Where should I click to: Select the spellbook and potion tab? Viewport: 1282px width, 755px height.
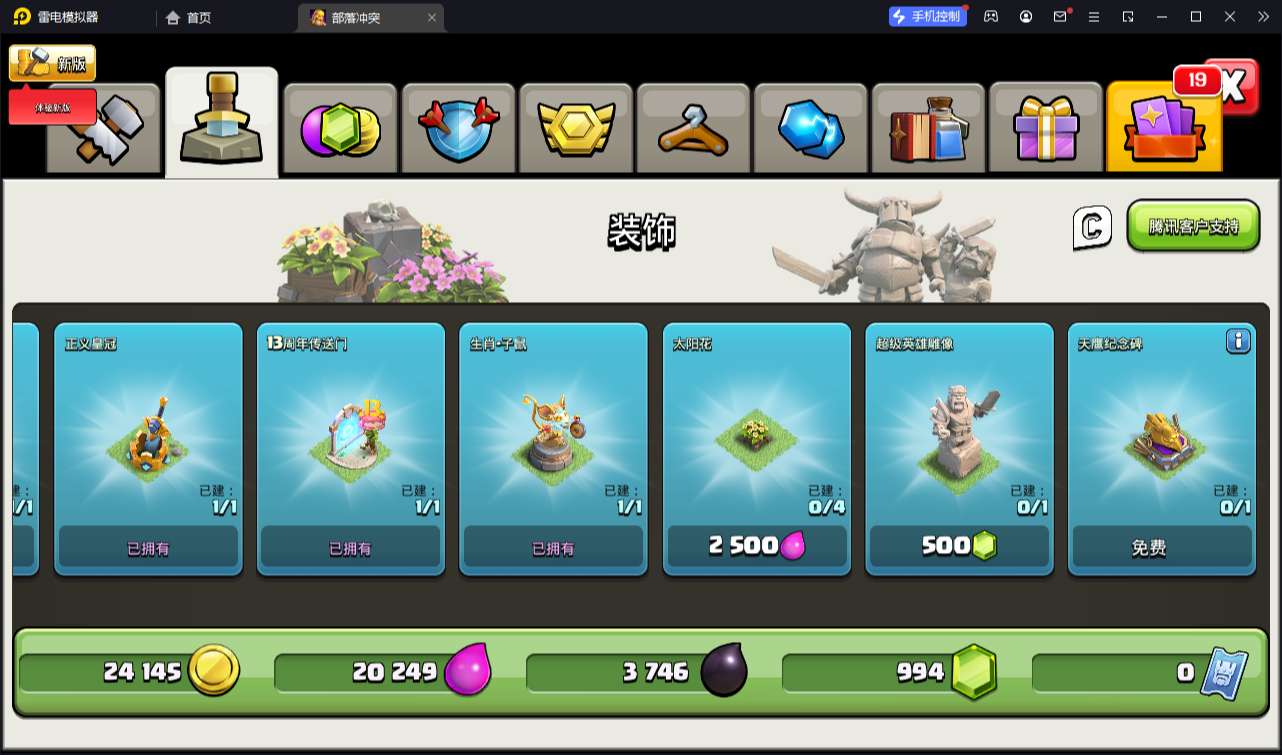coord(929,129)
